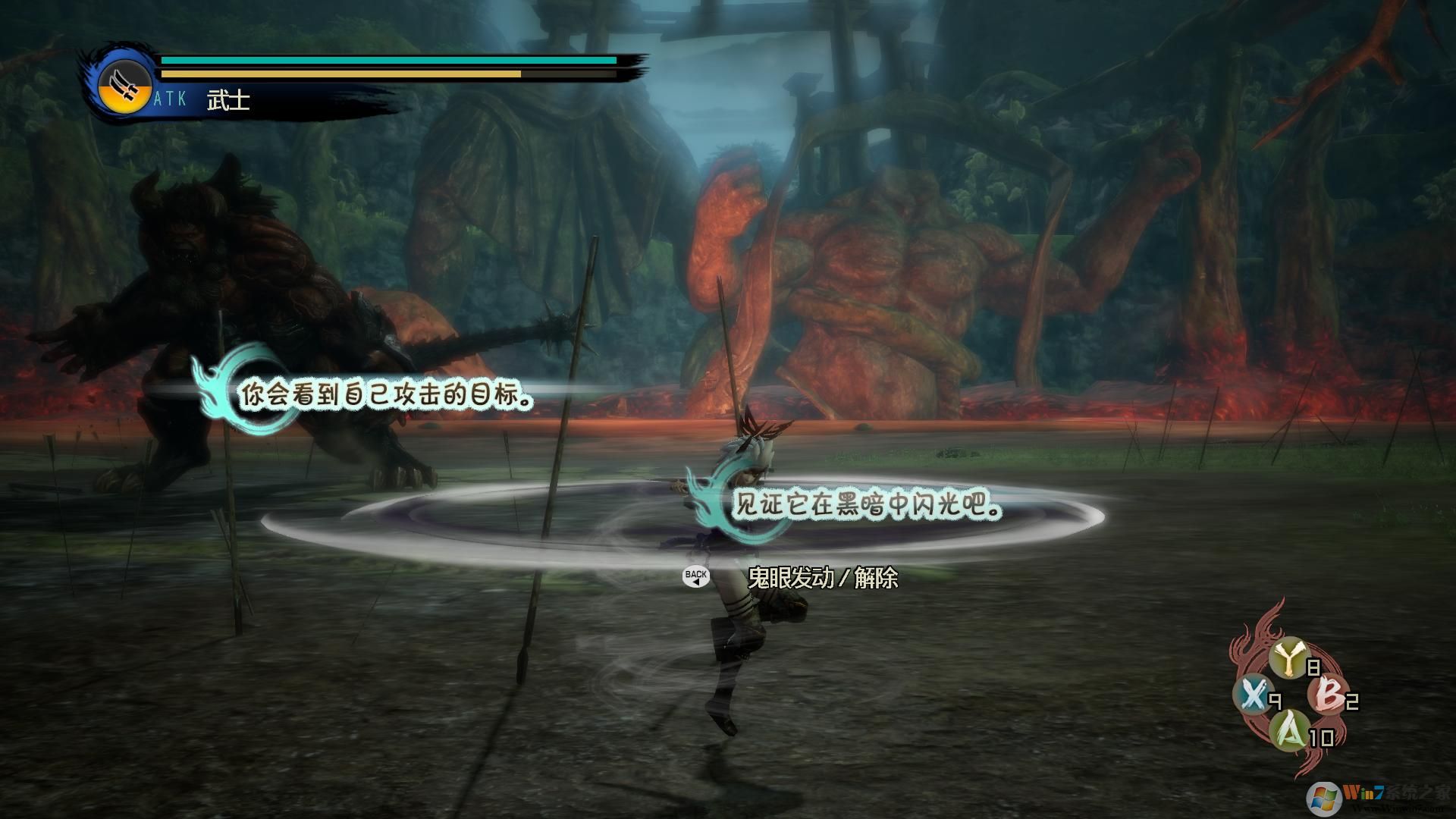
Task: Activate the A skill with 10 uses
Action: point(1290,730)
